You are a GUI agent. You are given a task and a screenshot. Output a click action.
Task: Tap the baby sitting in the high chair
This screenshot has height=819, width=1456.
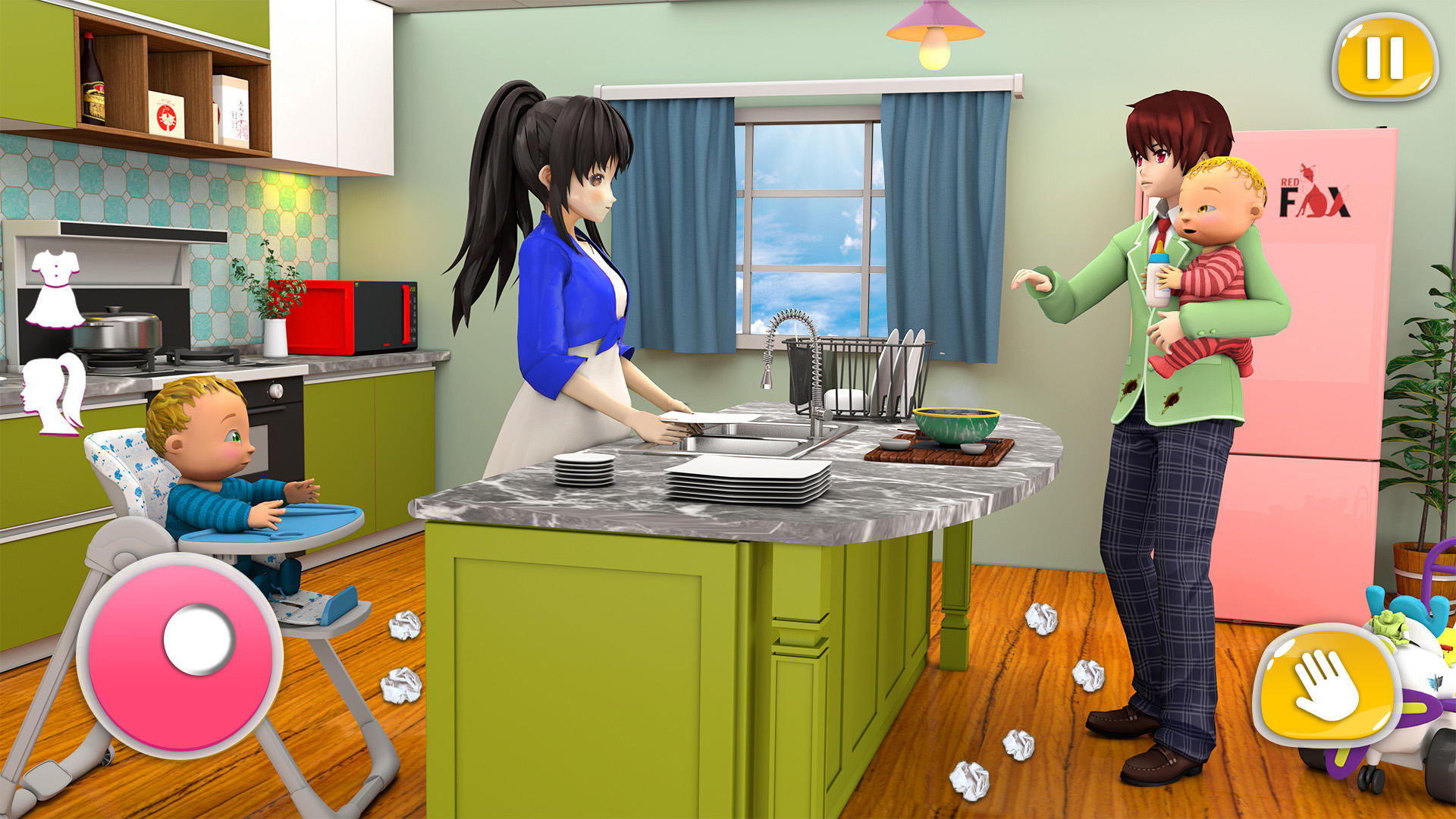(x=201, y=447)
